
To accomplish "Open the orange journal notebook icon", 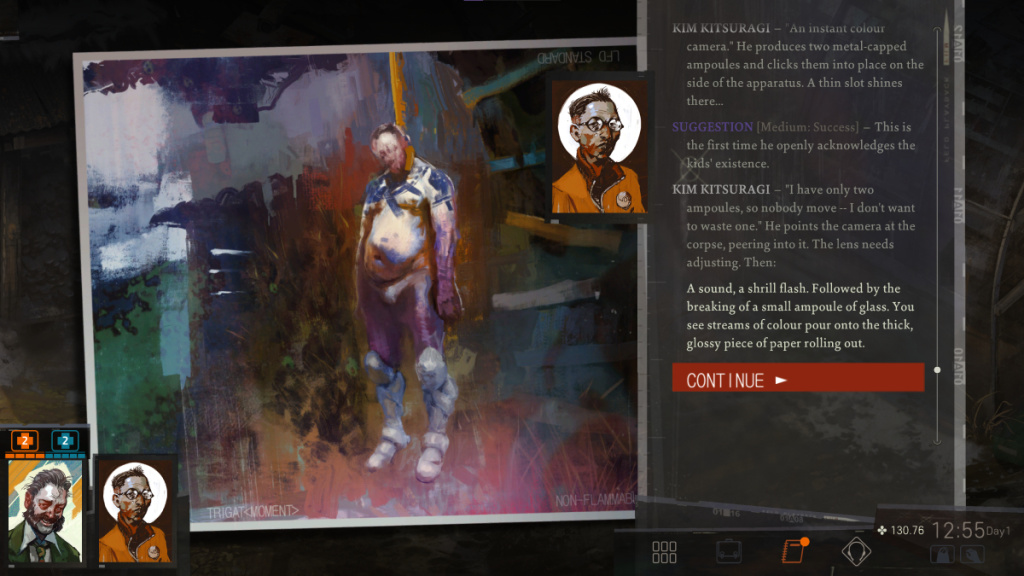I will coord(792,550).
